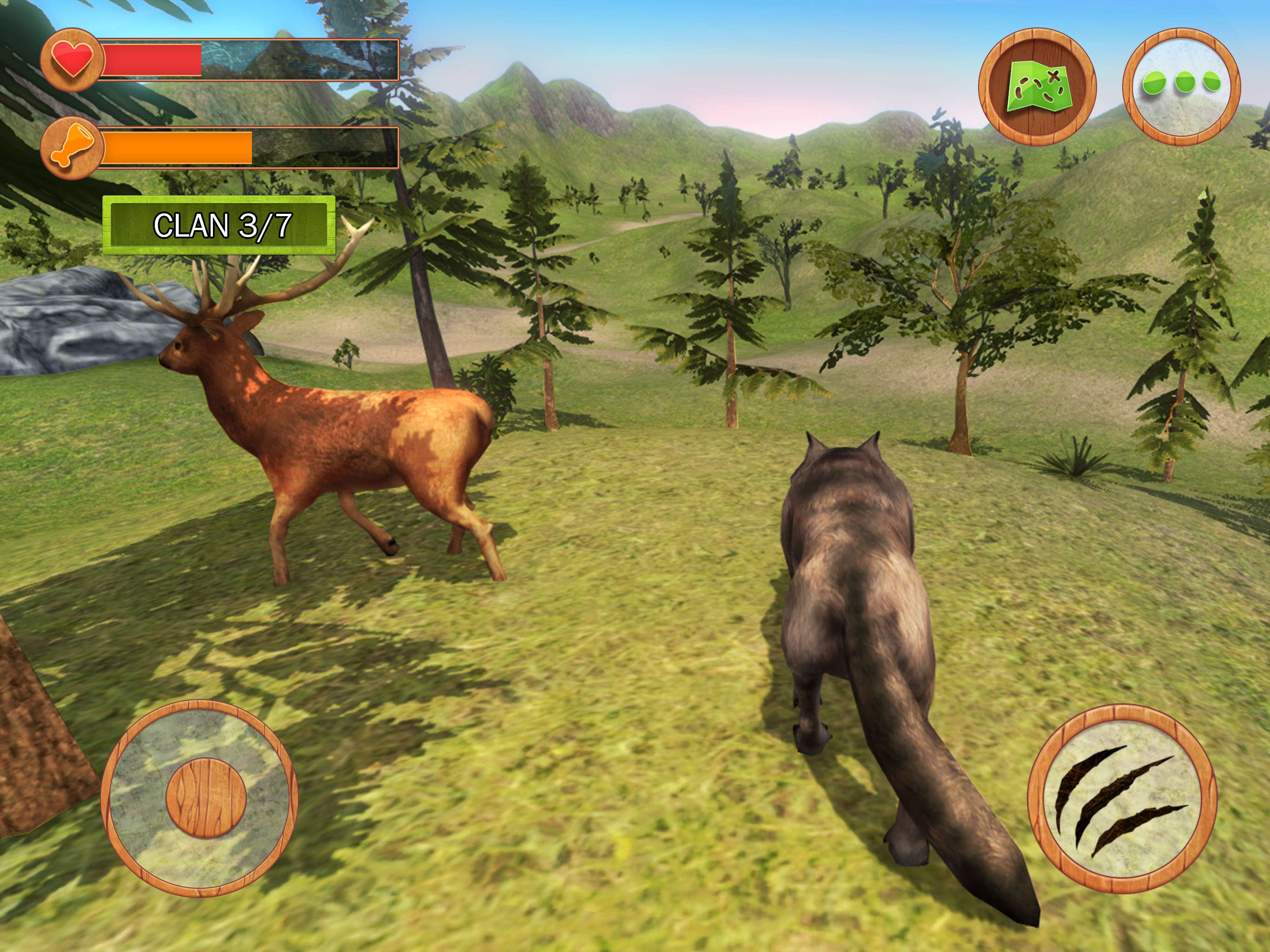The width and height of the screenshot is (1270, 952).
Task: Show the Clan 3/7 panel
Action: point(219,225)
